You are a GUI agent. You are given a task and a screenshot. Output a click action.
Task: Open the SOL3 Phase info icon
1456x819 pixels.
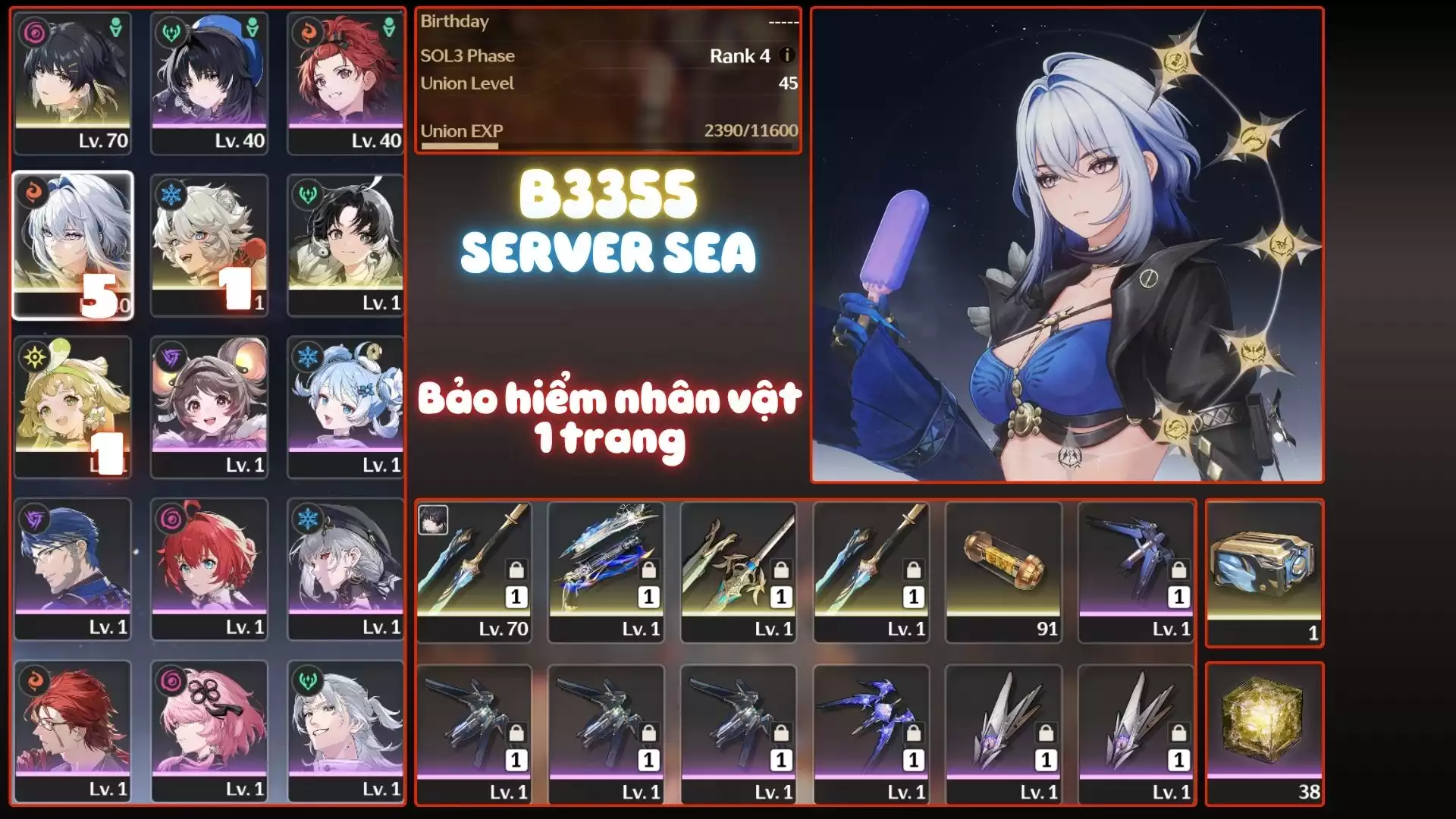tap(787, 55)
